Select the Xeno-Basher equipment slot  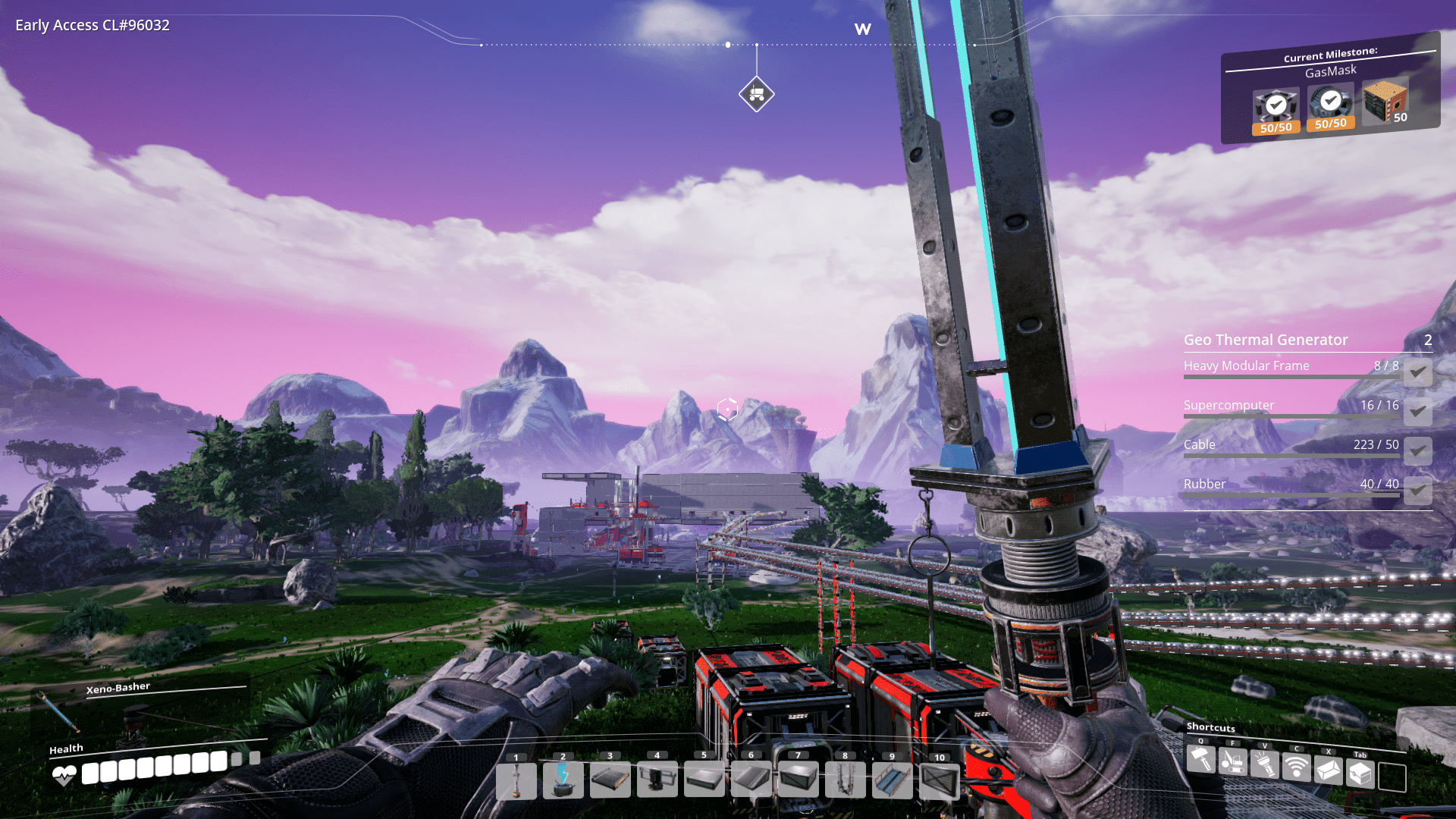pyautogui.click(x=118, y=687)
